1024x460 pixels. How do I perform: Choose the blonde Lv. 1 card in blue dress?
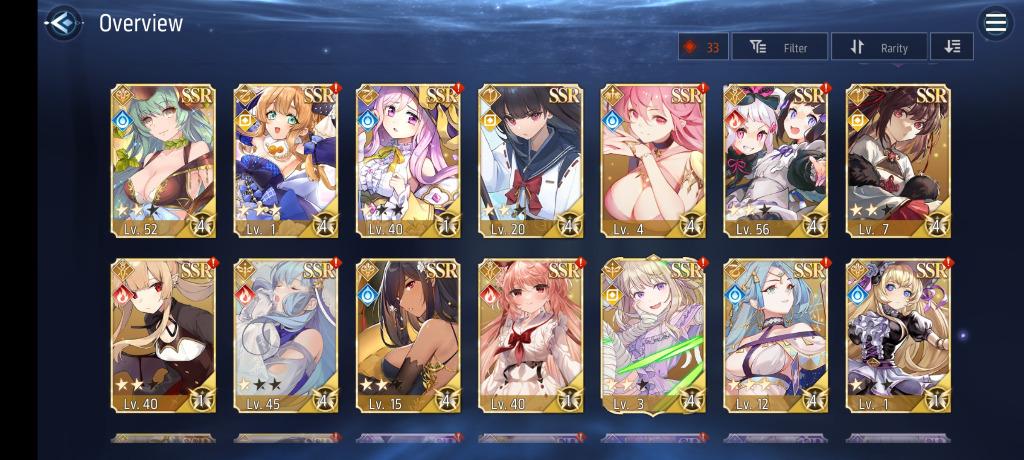(285, 160)
